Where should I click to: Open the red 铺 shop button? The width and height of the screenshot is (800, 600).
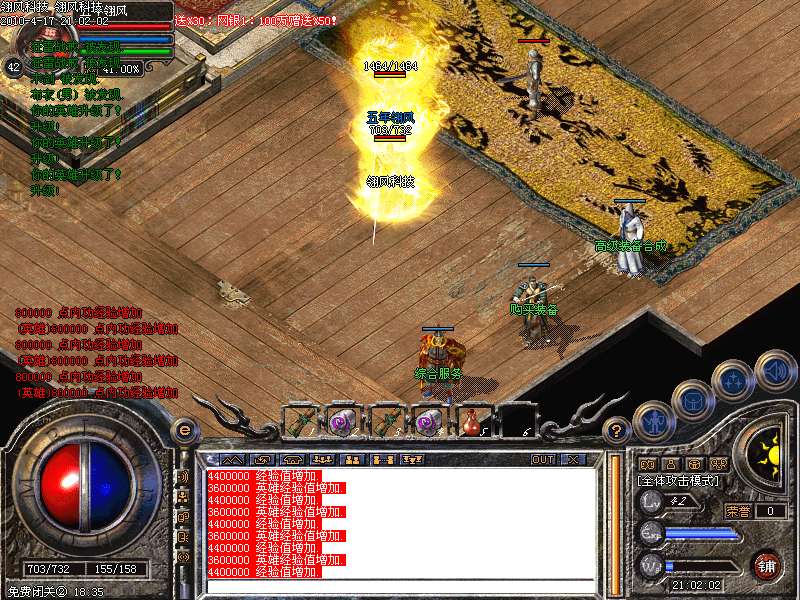pos(767,565)
